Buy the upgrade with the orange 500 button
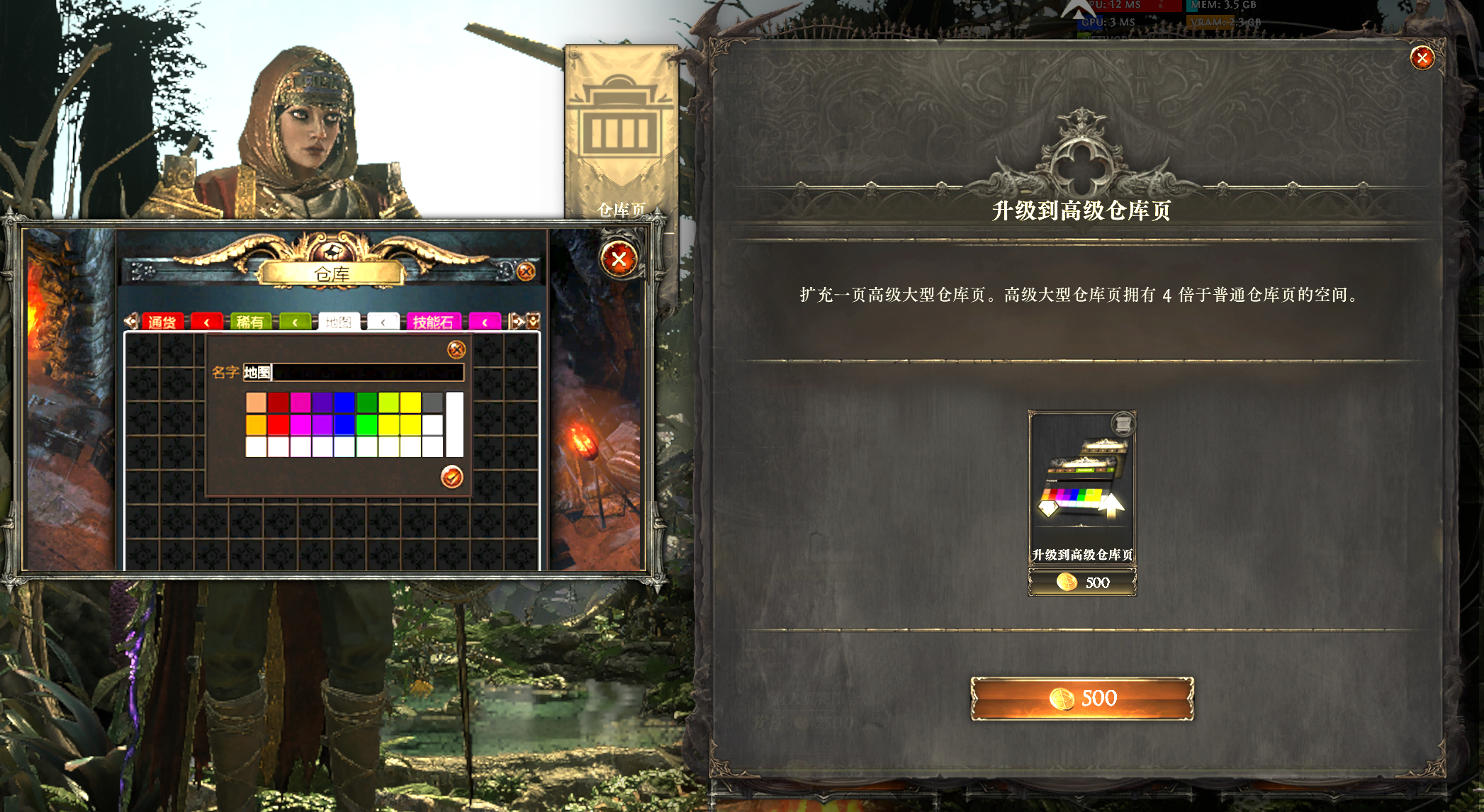Image resolution: width=1484 pixels, height=812 pixels. tap(1081, 699)
